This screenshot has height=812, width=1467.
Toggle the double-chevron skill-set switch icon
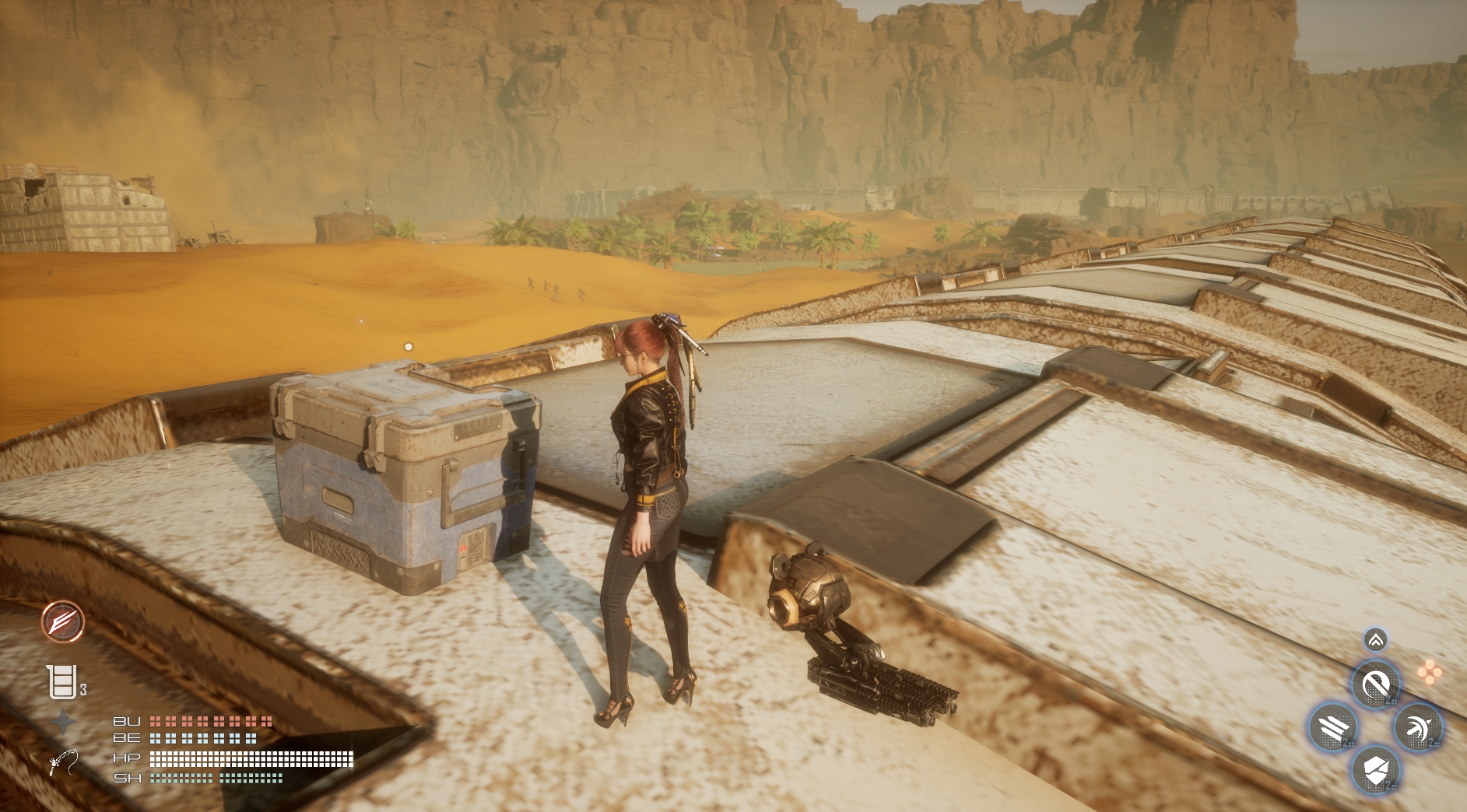point(1375,640)
